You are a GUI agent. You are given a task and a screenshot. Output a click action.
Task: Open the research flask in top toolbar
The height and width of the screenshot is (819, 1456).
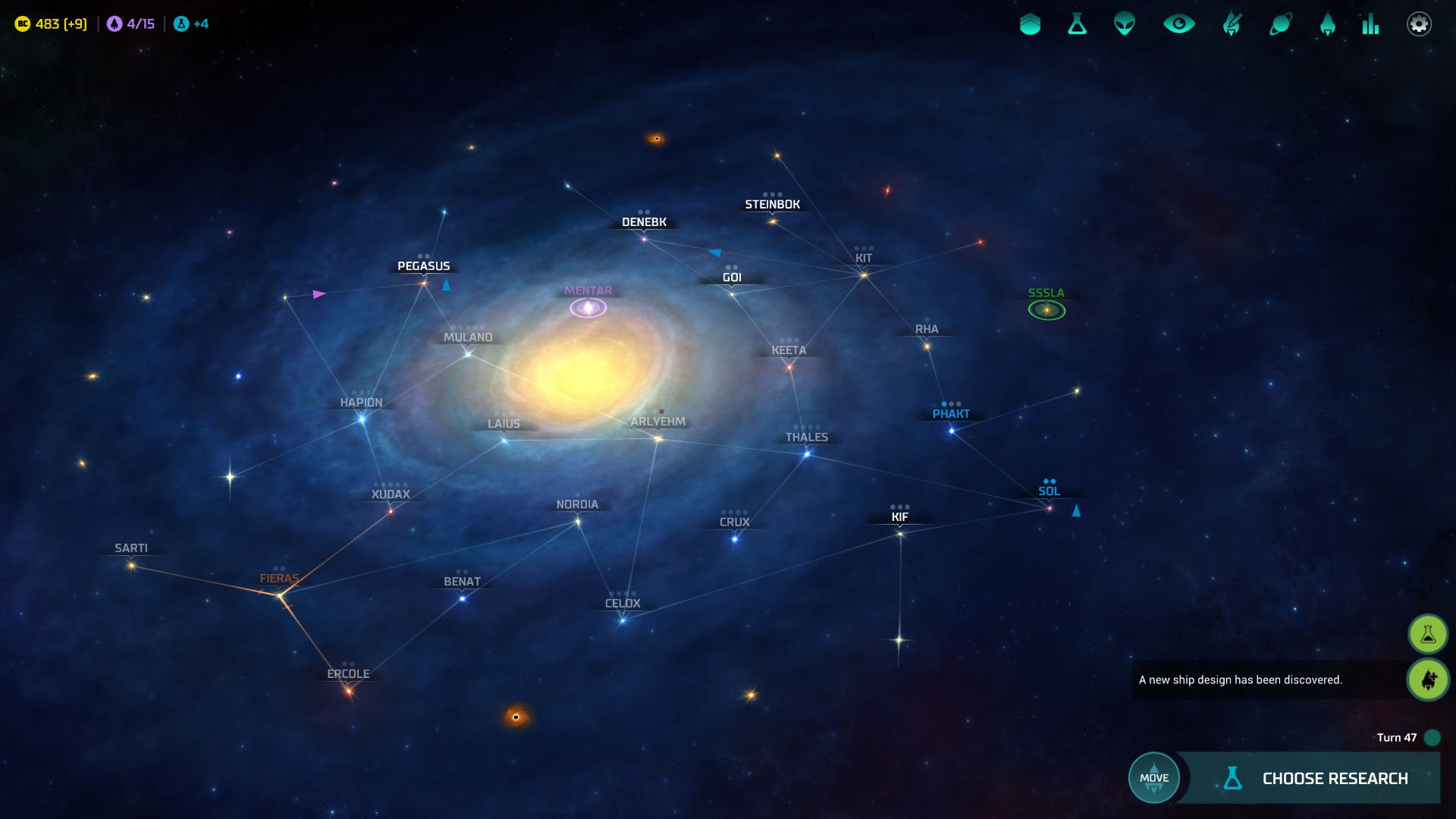click(1077, 24)
